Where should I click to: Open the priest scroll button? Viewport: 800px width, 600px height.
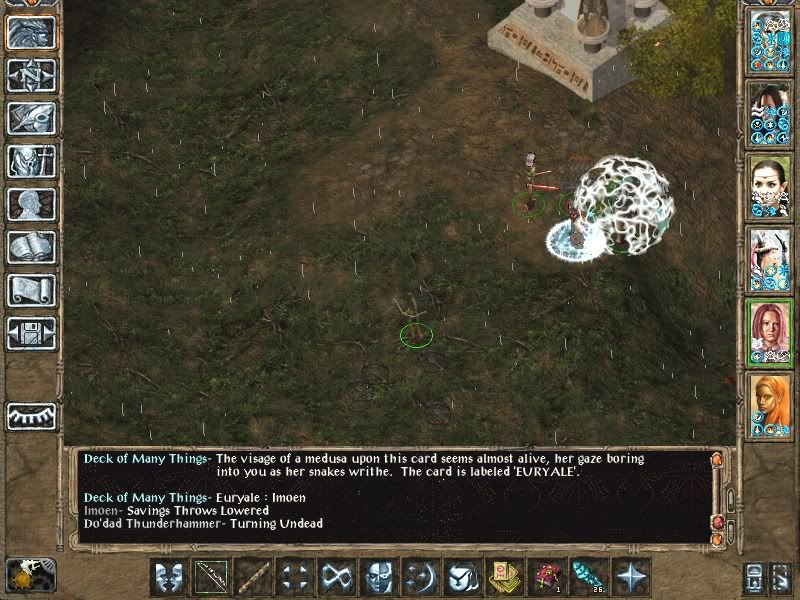click(31, 290)
